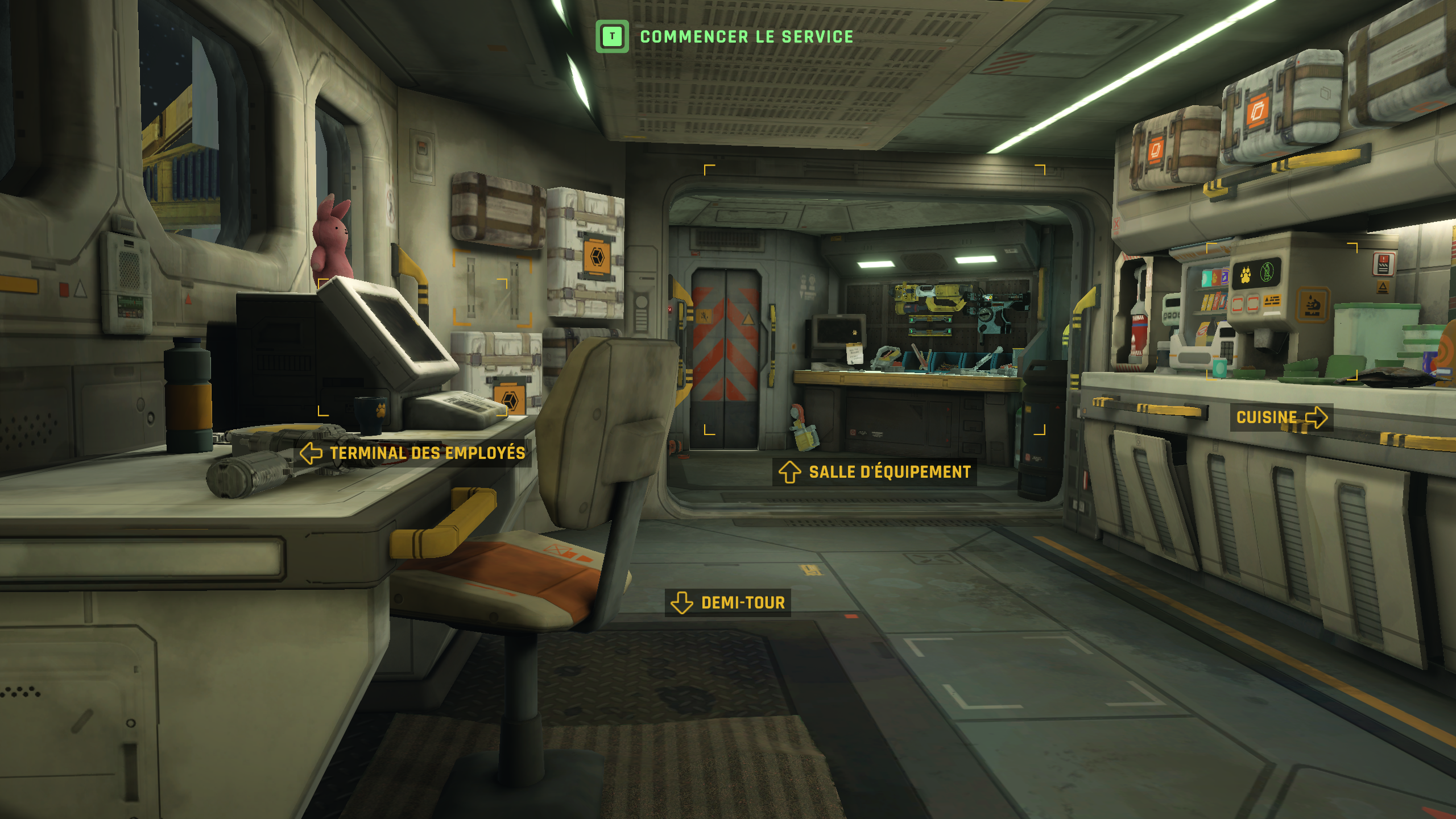Select the Demi-Tour navigation label

click(x=728, y=602)
